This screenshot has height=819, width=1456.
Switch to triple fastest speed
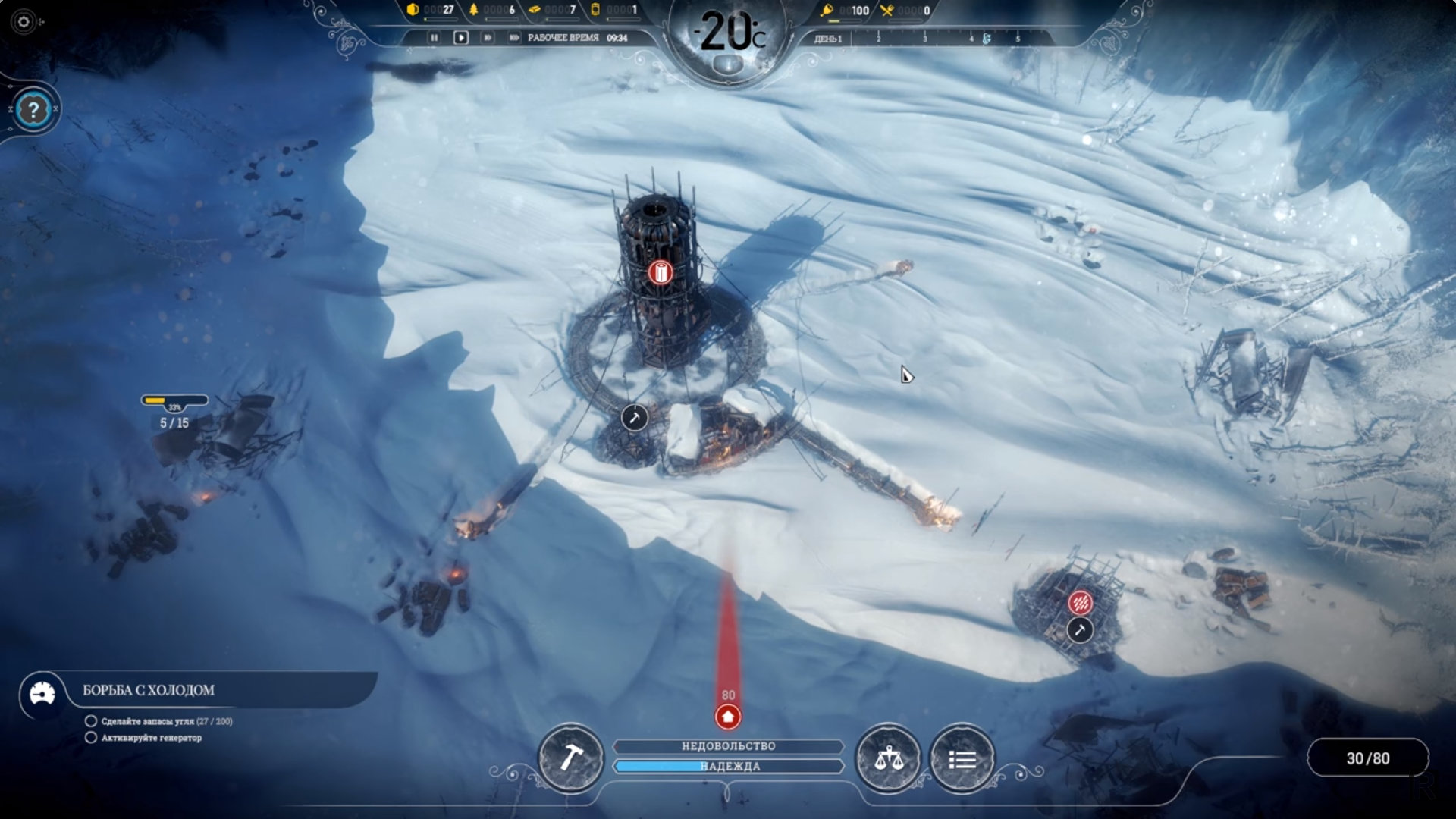coord(513,37)
